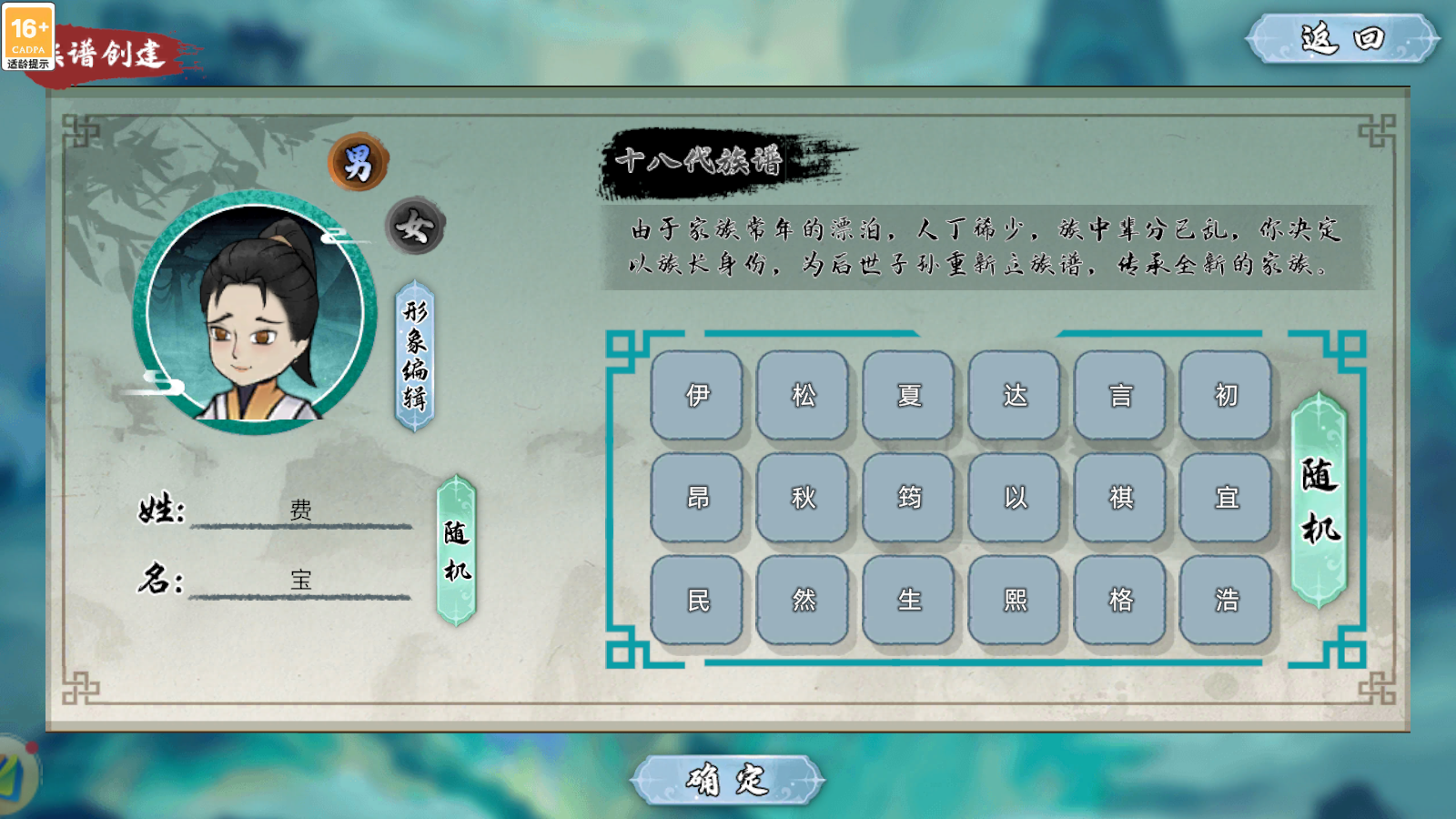This screenshot has width=1456, height=819.
Task: Choose the 夏 character tile
Action: [x=909, y=396]
